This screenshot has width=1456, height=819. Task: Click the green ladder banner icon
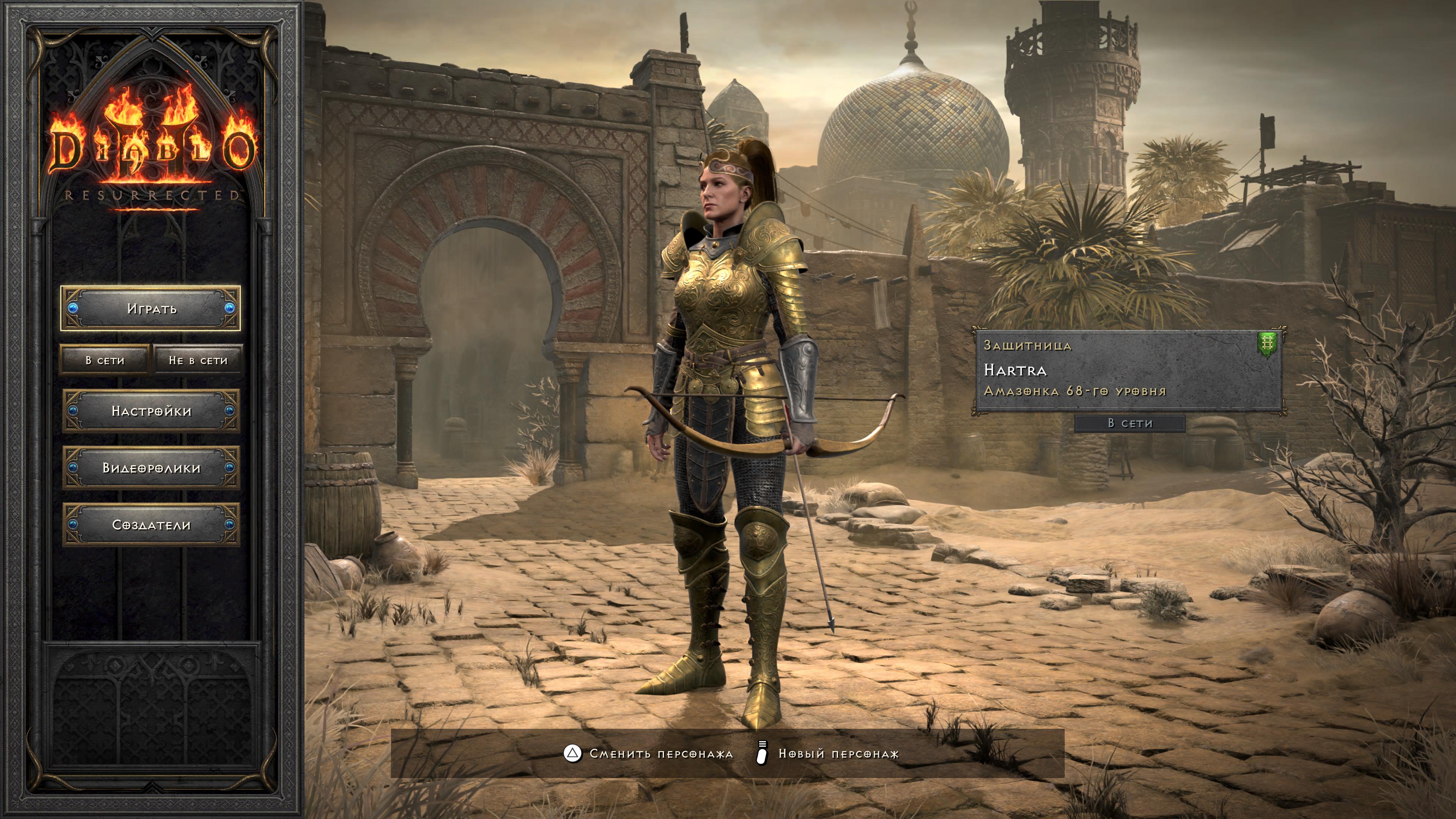pos(1267,344)
